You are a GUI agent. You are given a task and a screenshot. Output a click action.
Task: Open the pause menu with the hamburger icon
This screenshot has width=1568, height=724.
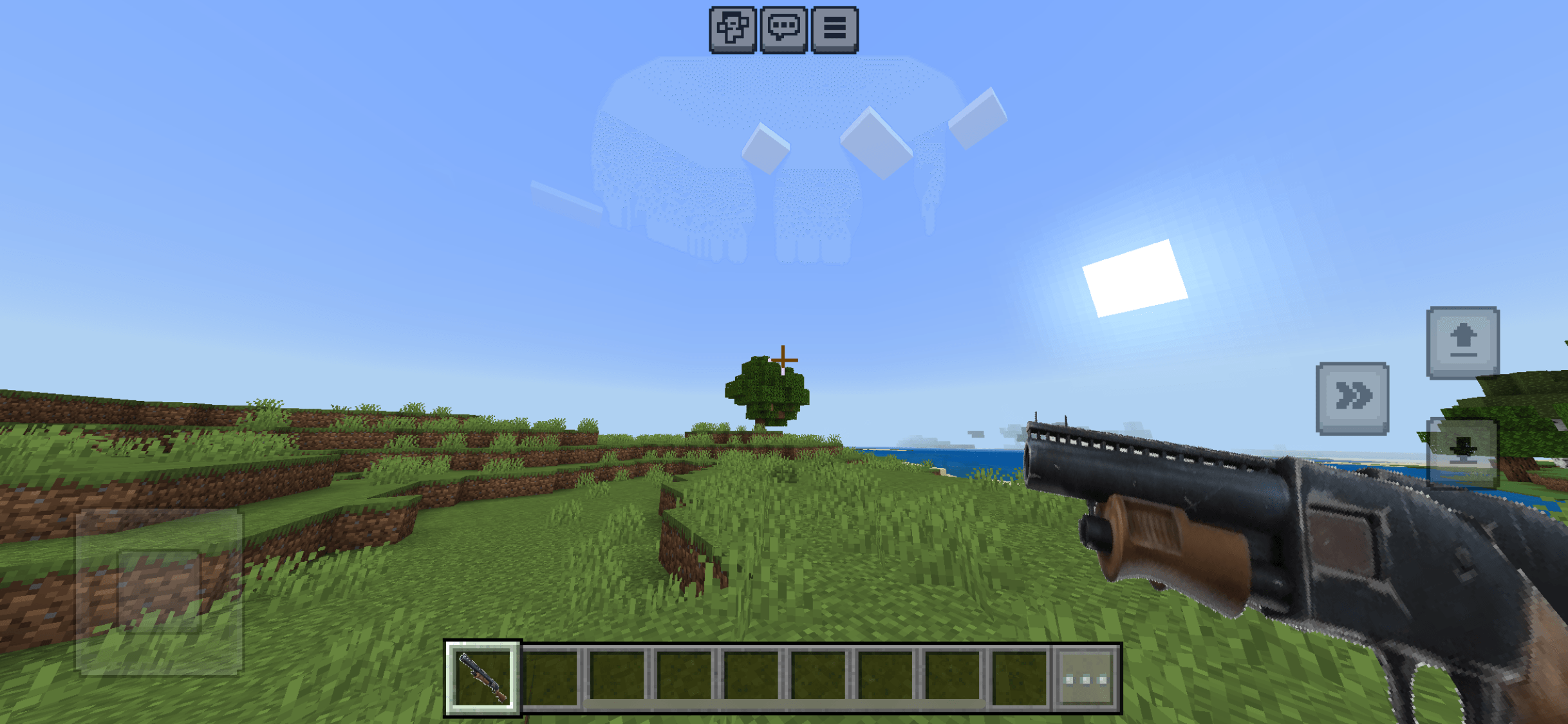point(834,29)
